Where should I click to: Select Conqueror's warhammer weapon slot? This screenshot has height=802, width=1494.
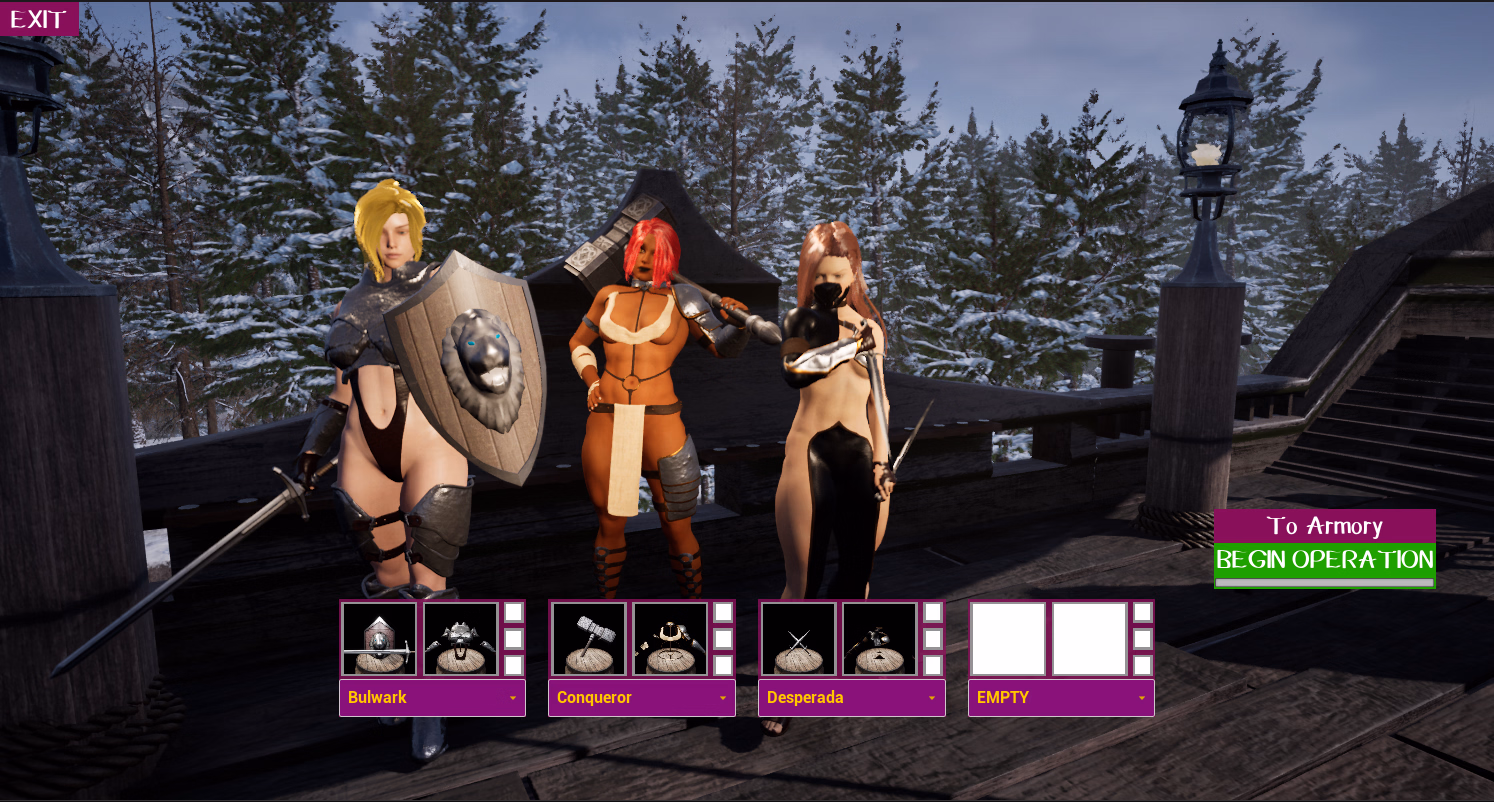click(589, 639)
